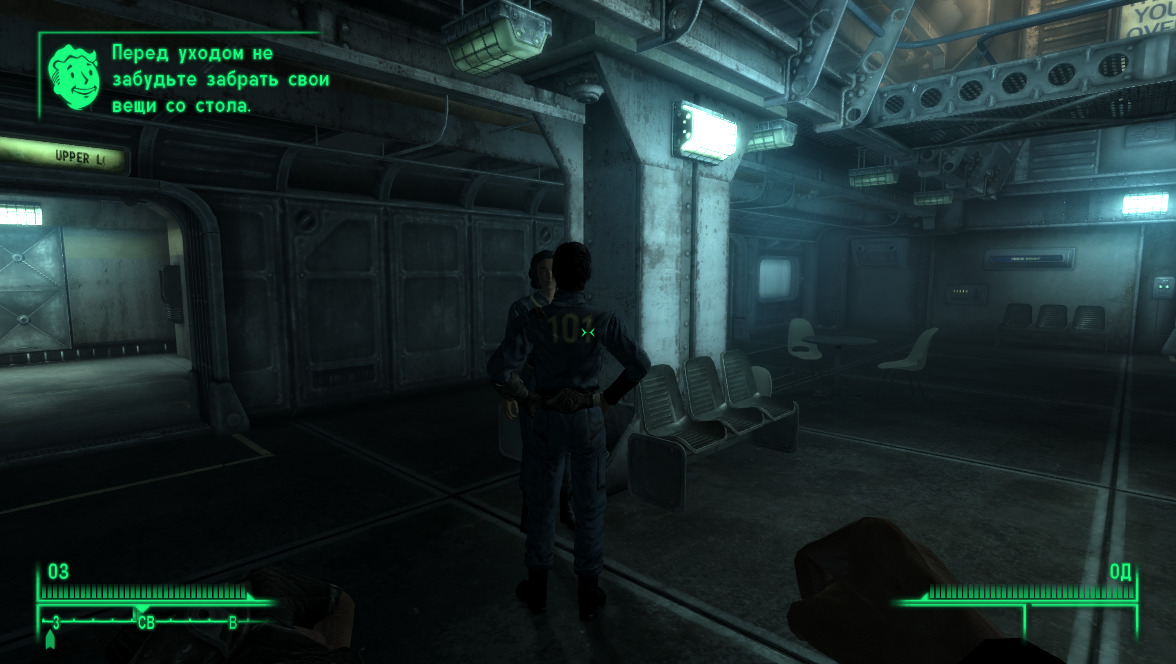Select the Vault Boy notification icon

point(74,76)
